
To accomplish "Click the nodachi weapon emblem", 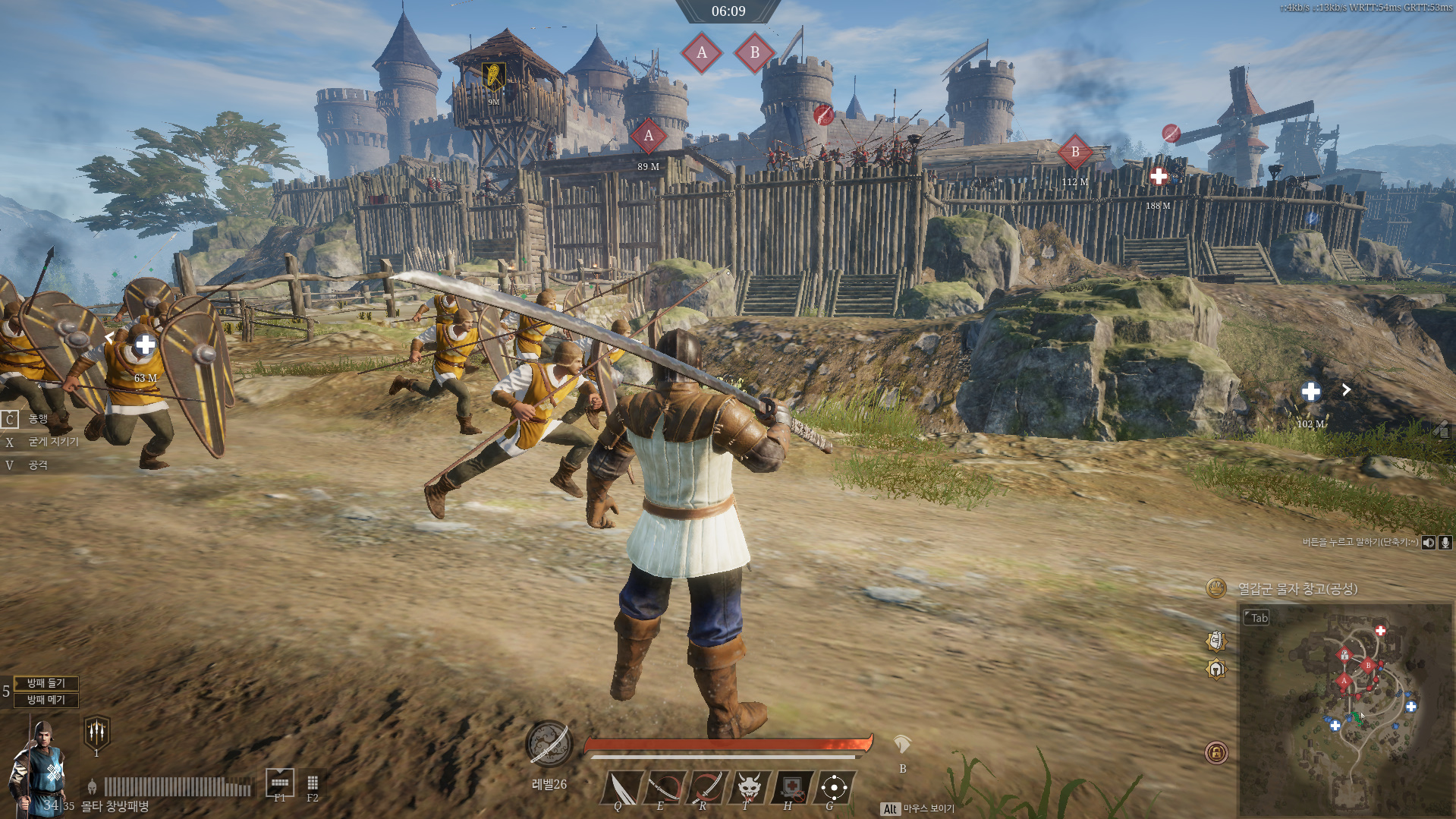I will point(549,745).
